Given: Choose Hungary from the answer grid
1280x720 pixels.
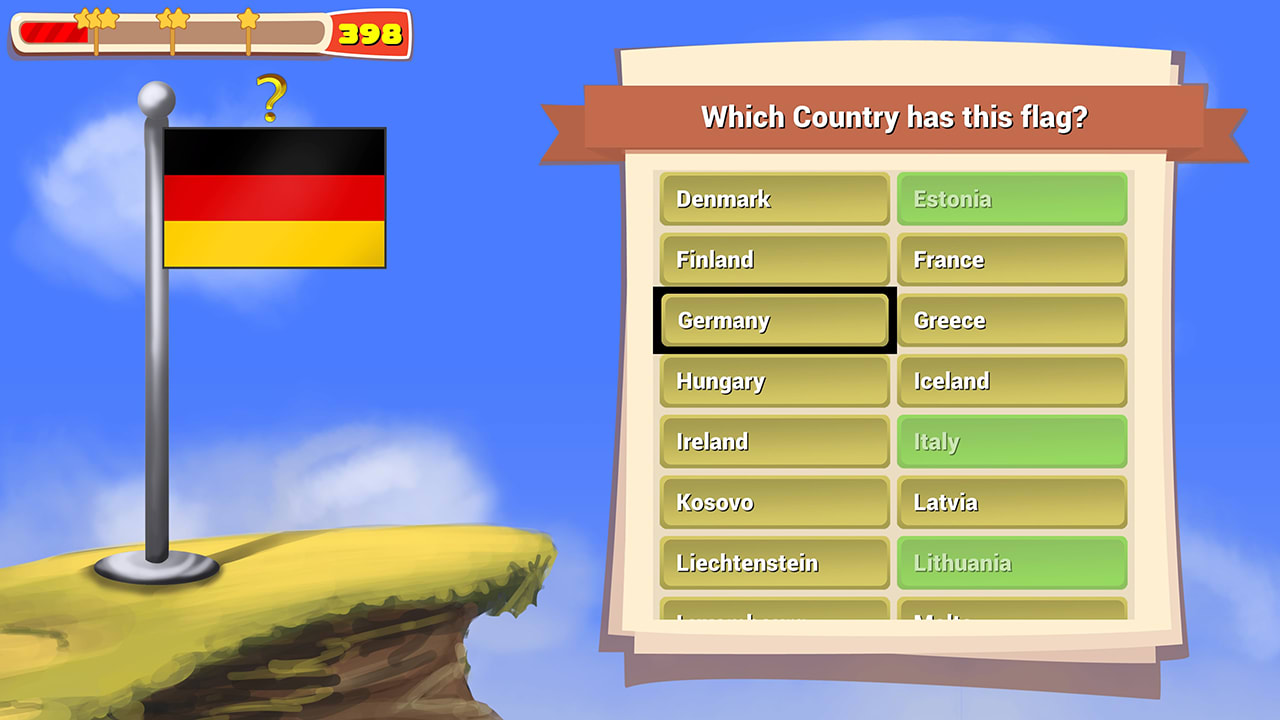Looking at the screenshot, I should 774,381.
